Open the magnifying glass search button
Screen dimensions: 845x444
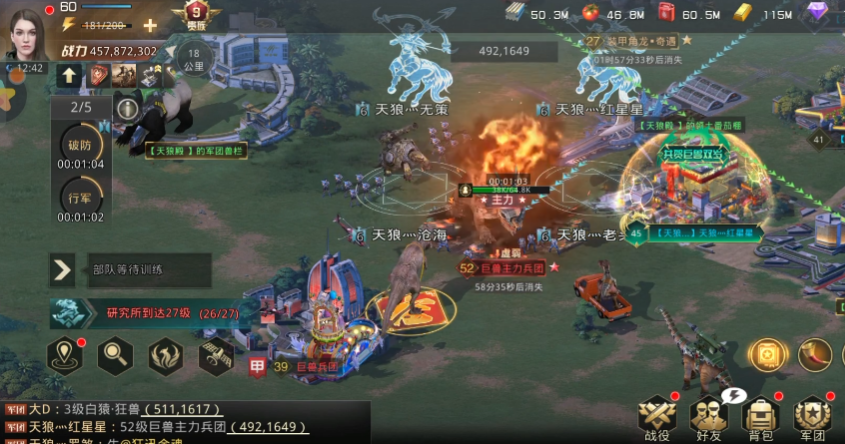click(x=116, y=354)
